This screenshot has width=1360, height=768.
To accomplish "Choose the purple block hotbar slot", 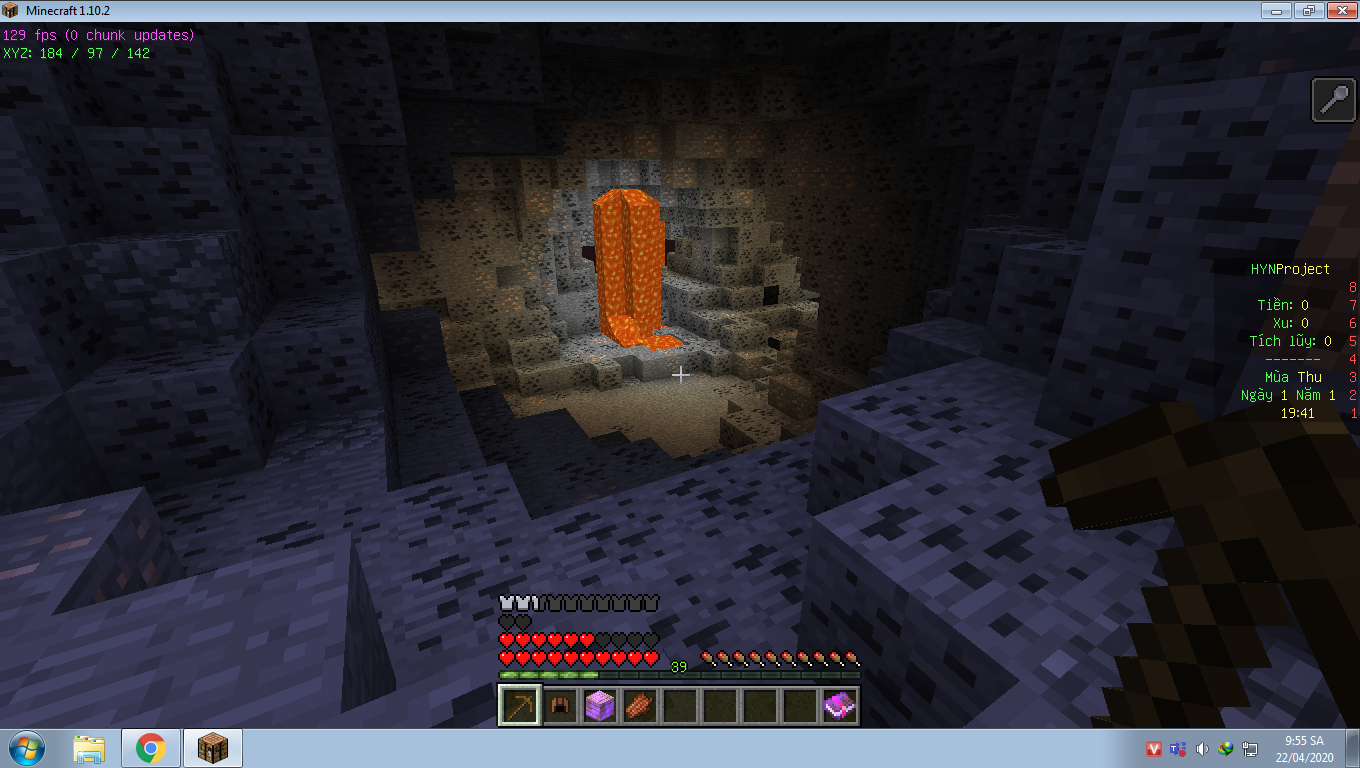I will pos(599,706).
